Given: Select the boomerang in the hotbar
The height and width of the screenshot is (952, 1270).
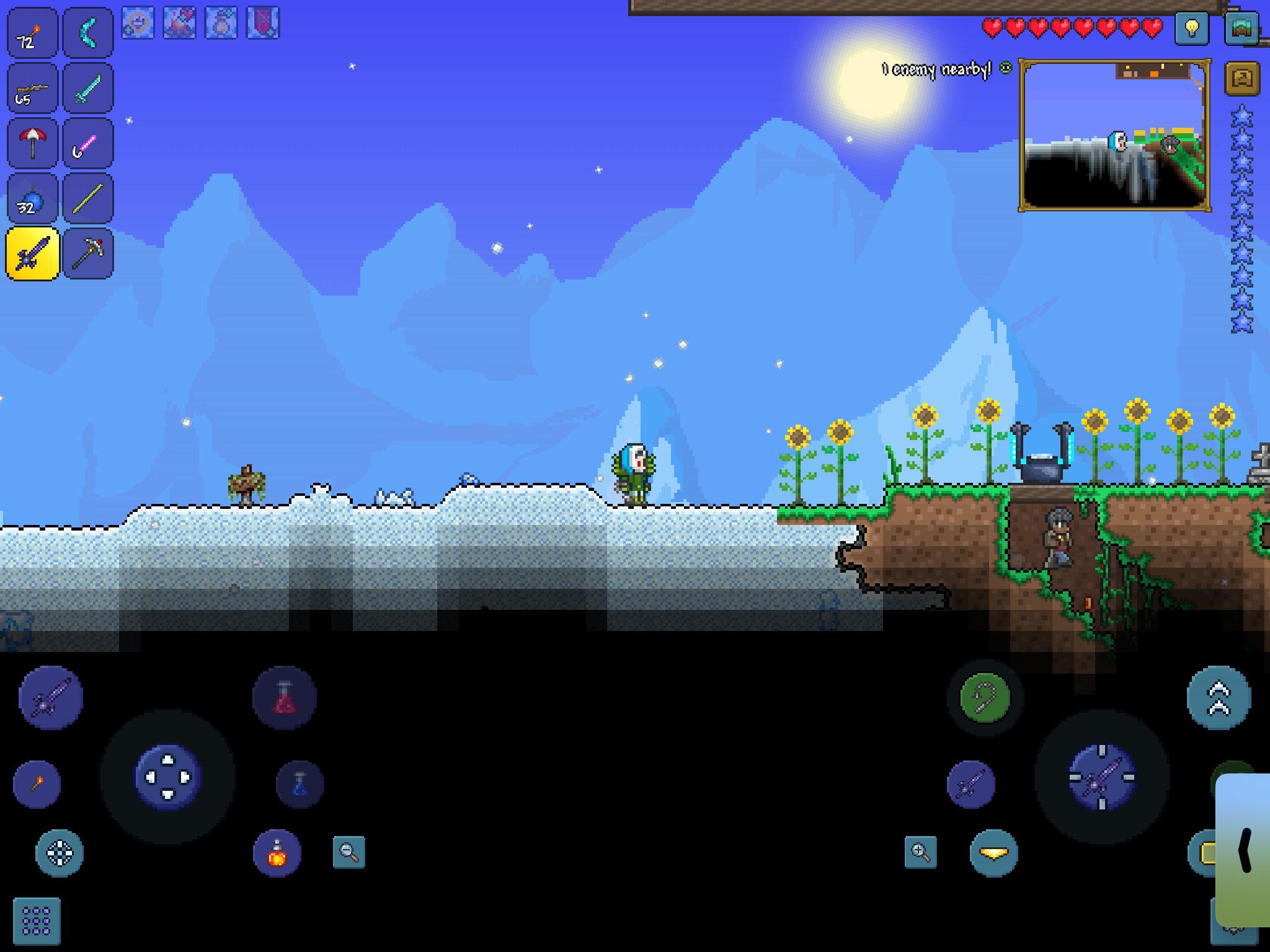Looking at the screenshot, I should pos(87,33).
